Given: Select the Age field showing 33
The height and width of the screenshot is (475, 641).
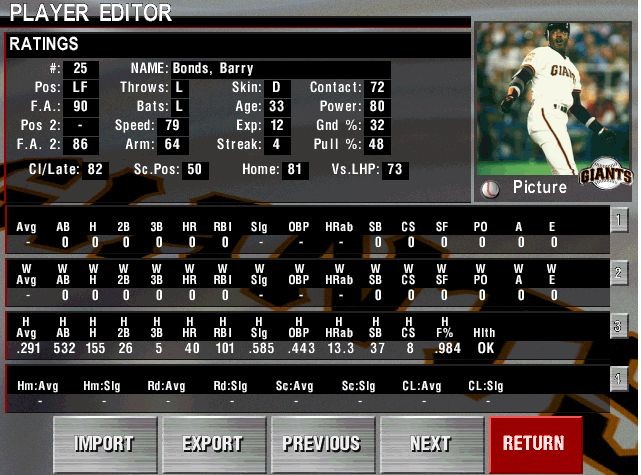Looking at the screenshot, I should pos(276,106).
